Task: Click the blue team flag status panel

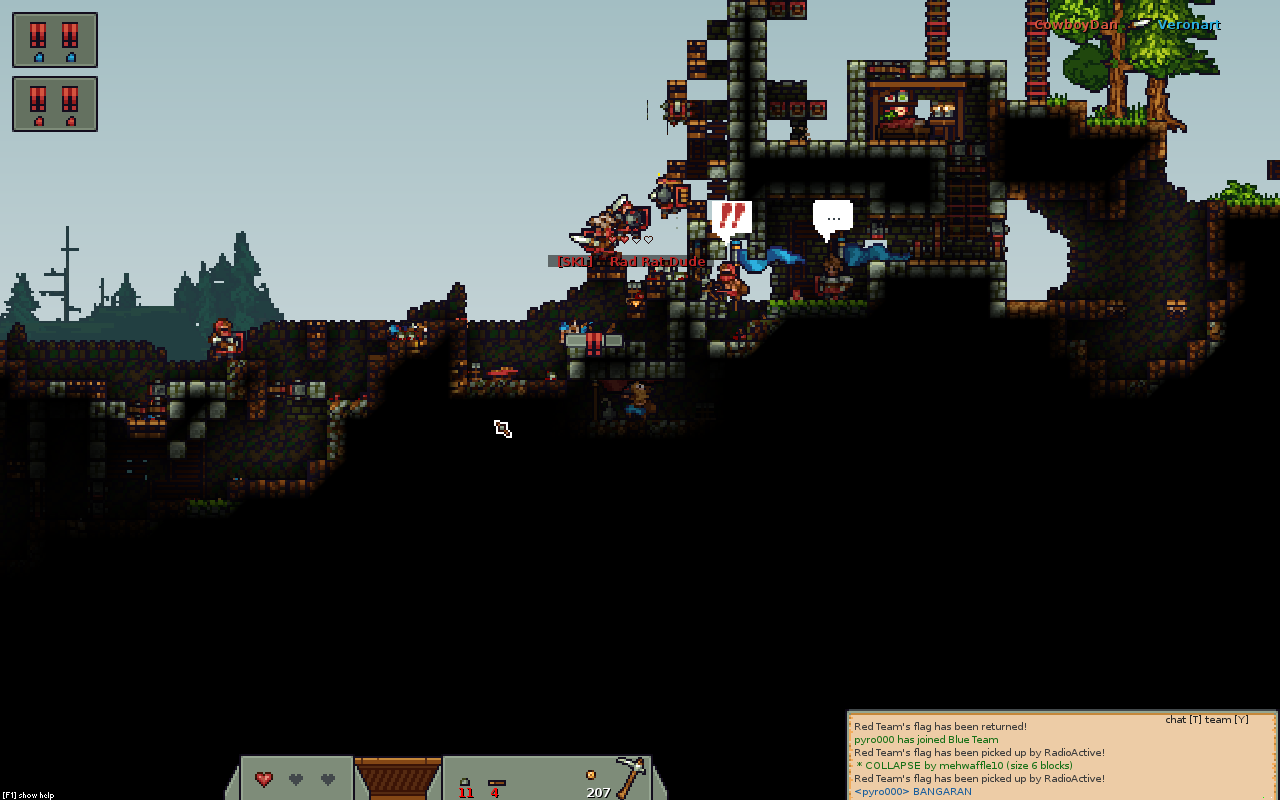Action: (x=55, y=40)
